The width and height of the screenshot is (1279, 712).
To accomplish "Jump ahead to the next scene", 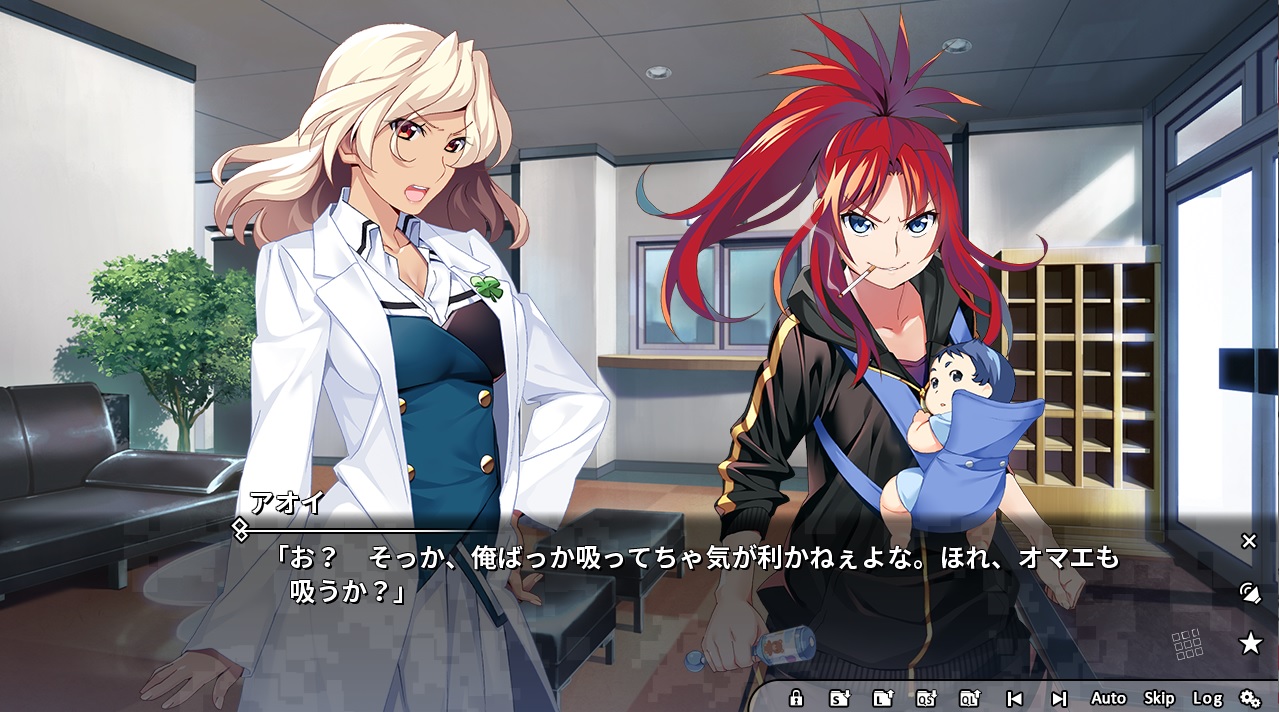I will (1059, 698).
